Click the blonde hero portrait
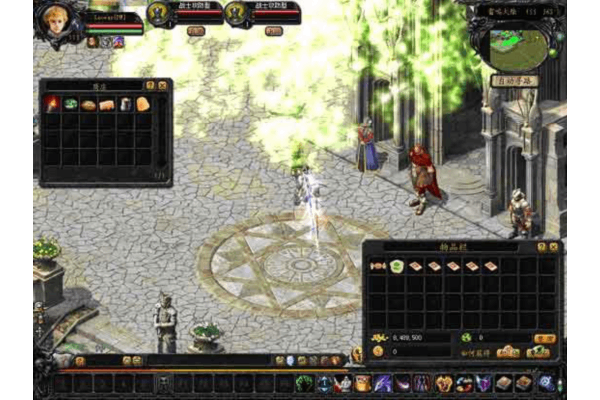This screenshot has height=400, width=600. [x=58, y=18]
